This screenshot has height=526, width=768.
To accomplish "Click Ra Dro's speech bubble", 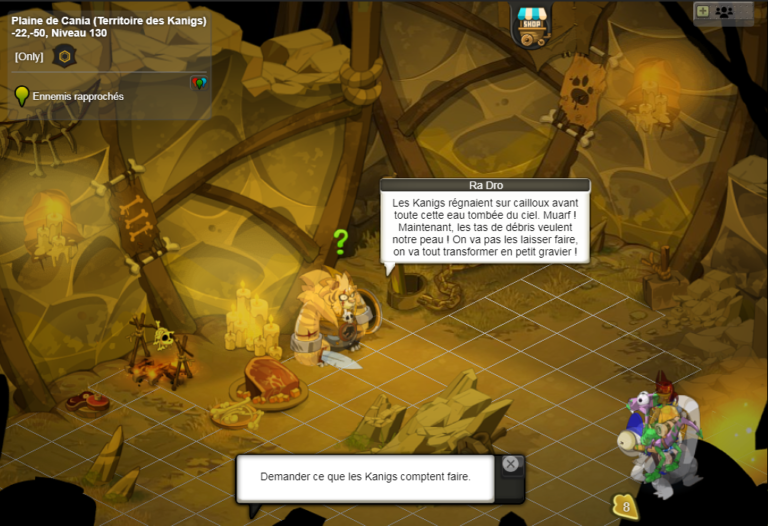I will pos(484,227).
